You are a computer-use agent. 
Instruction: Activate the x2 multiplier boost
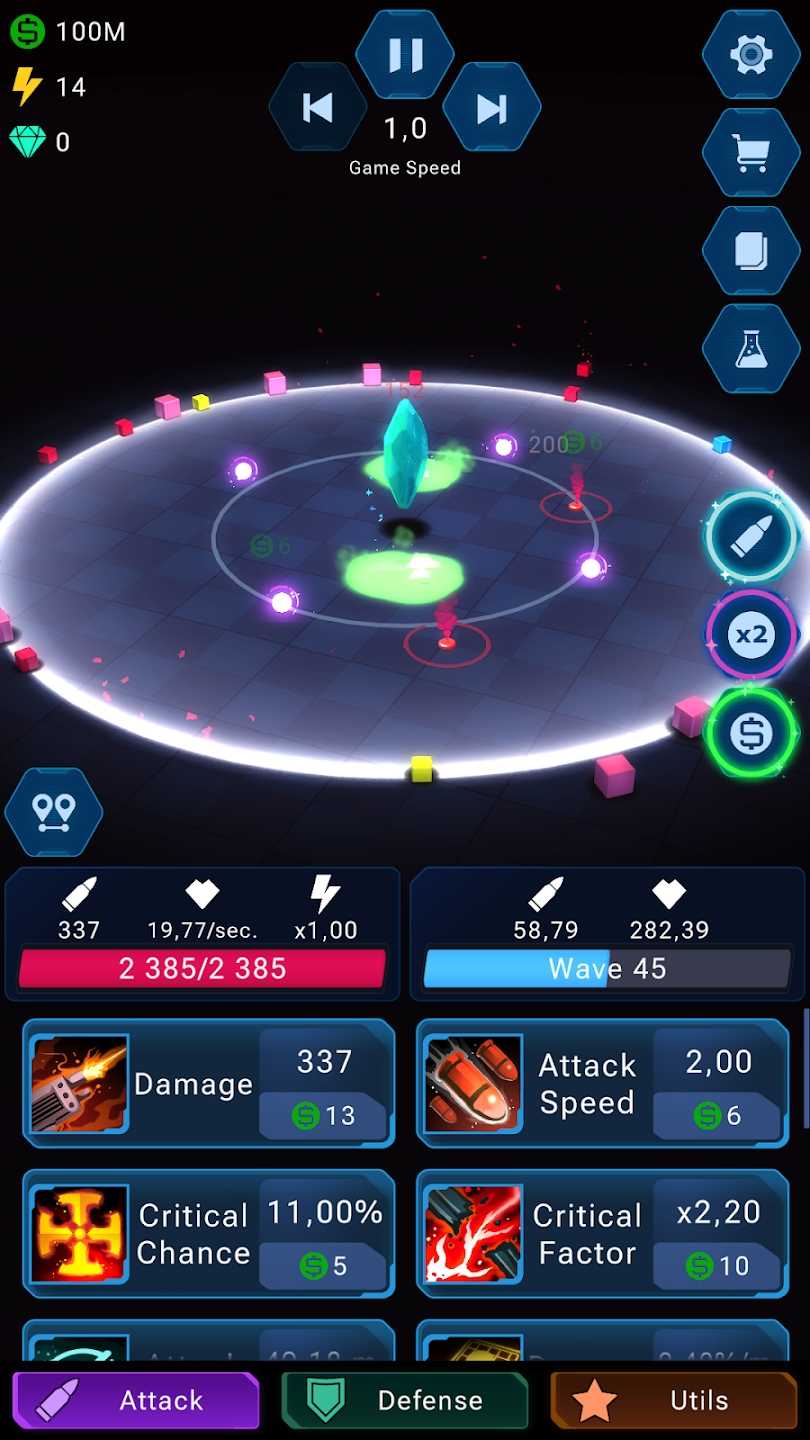coord(751,635)
